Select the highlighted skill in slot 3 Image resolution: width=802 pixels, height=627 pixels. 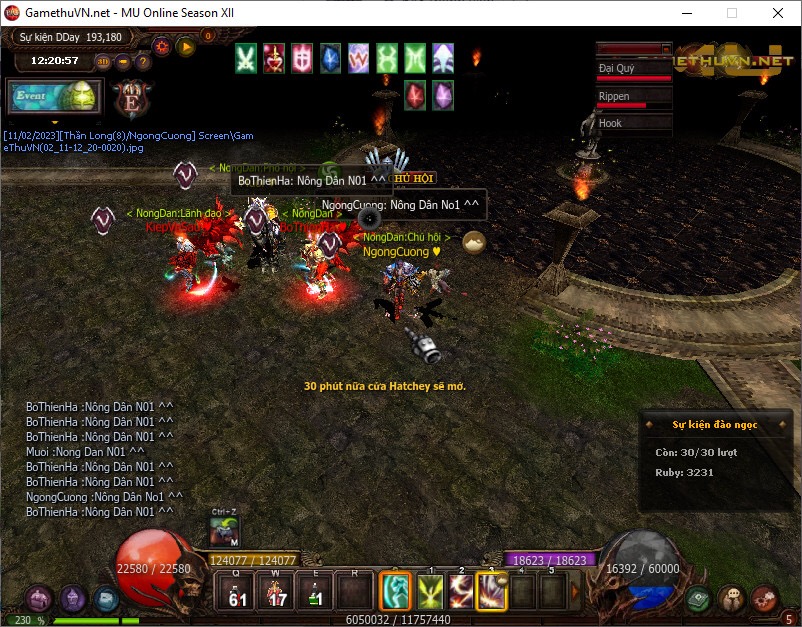click(492, 591)
